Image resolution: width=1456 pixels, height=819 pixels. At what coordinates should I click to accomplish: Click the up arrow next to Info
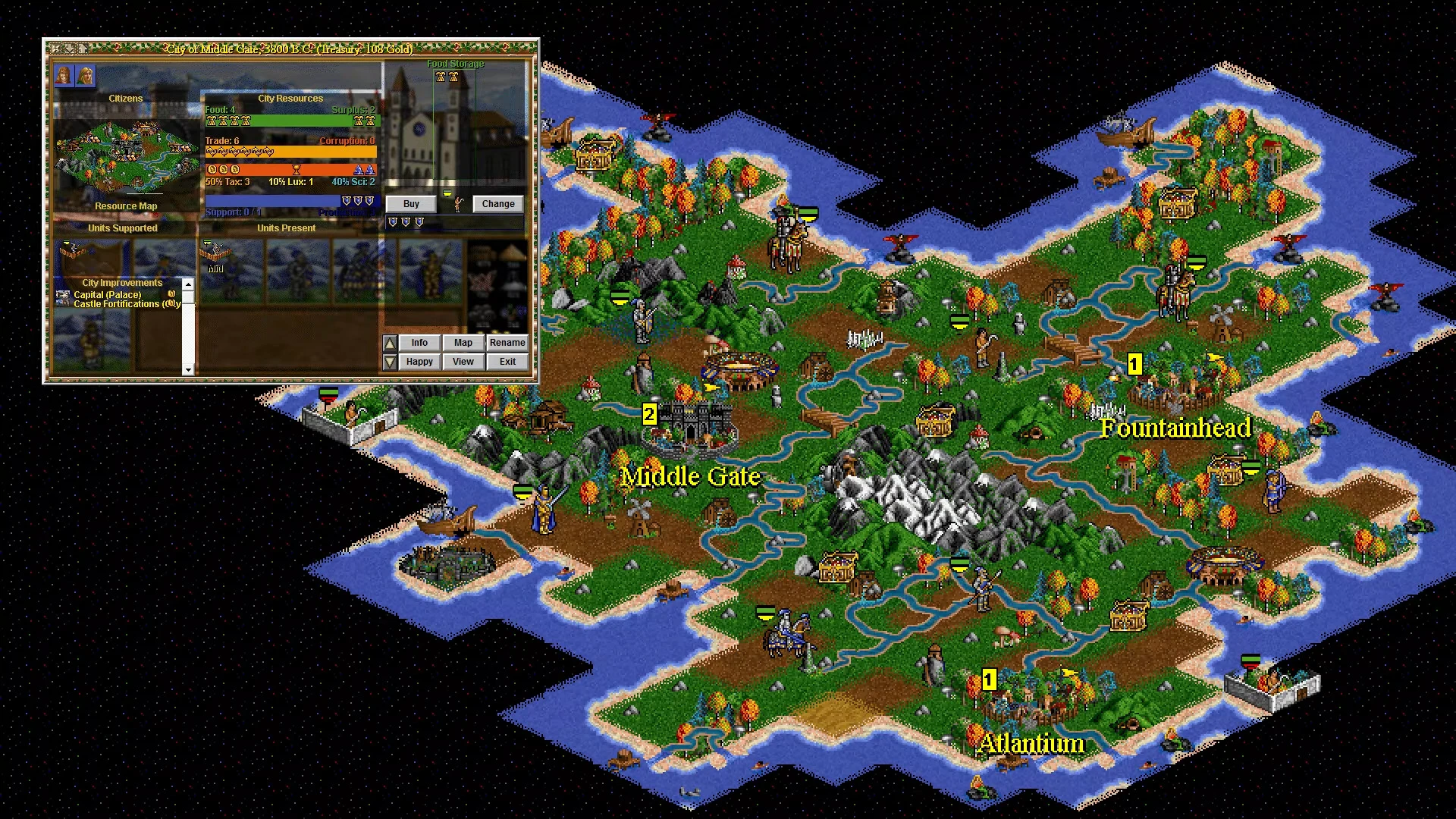(390, 344)
